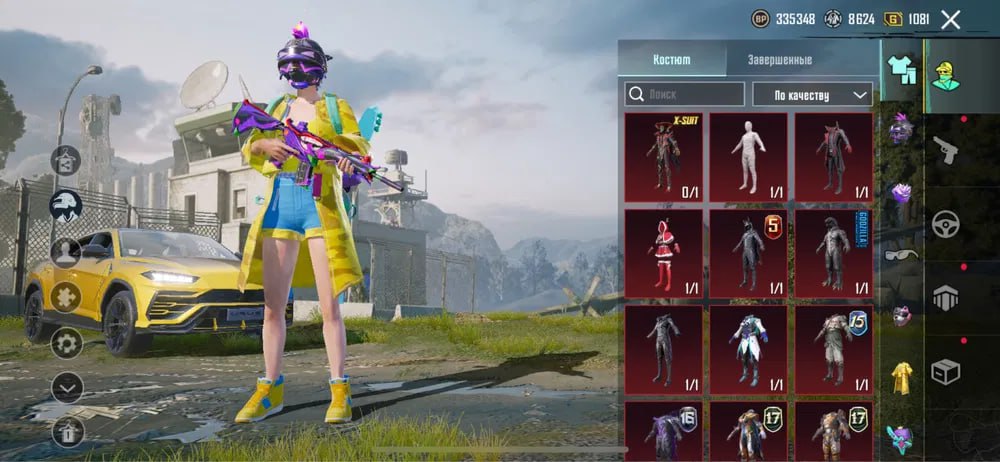Select the equipped yellow raincoat slot
The height and width of the screenshot is (462, 1000).
902,376
